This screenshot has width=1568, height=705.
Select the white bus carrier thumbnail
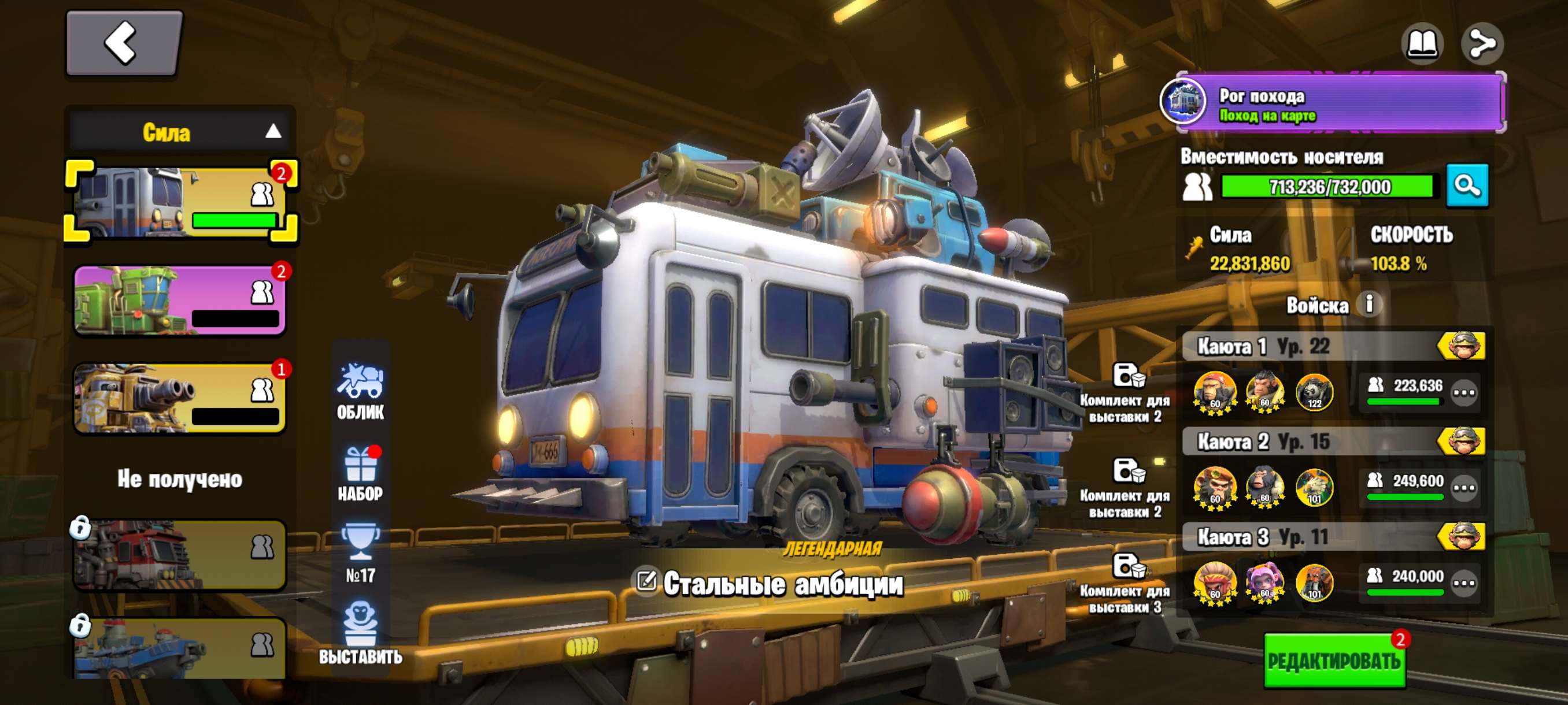(x=180, y=201)
